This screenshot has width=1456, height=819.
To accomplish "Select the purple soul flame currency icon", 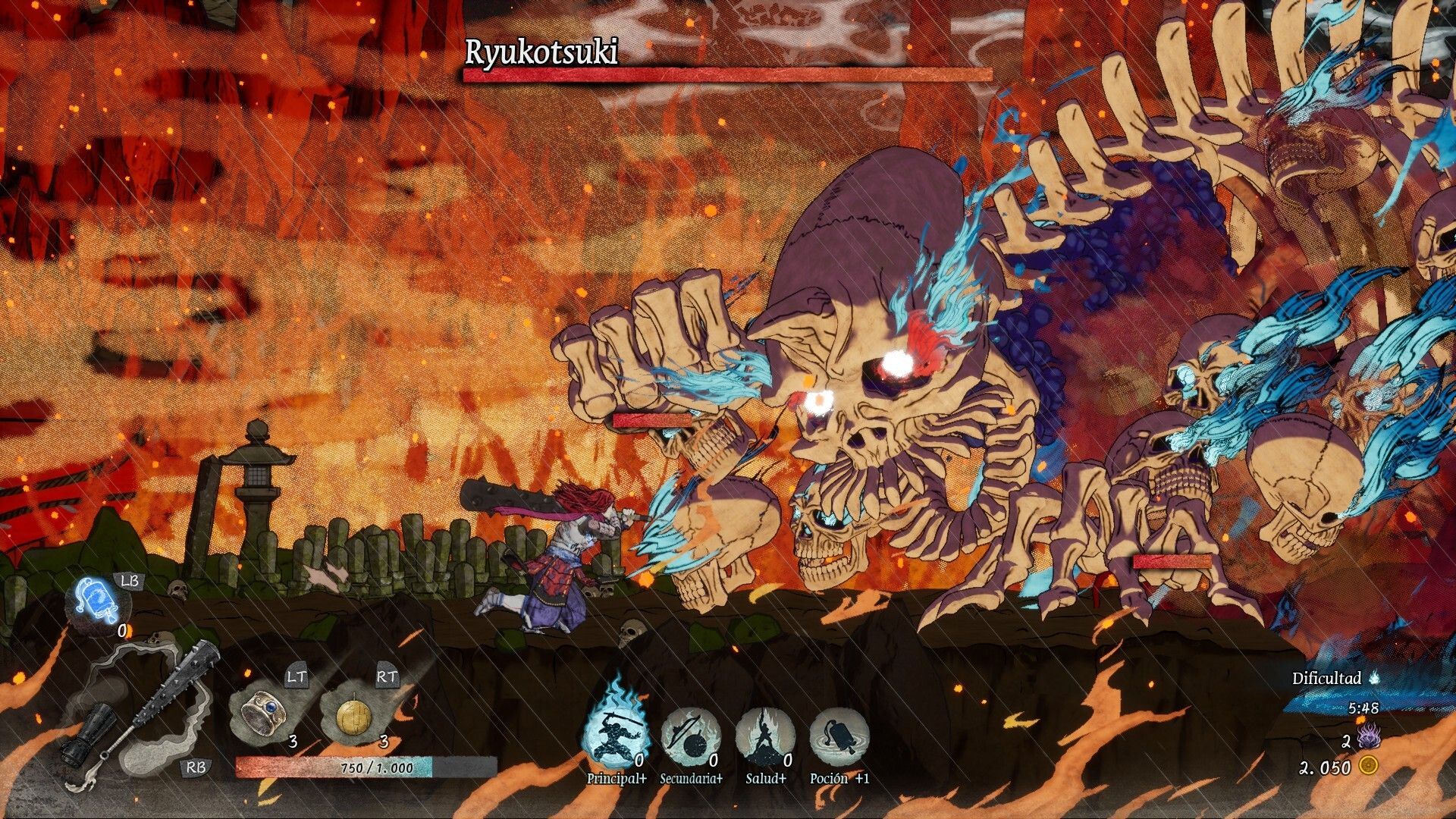I will coord(1368,738).
